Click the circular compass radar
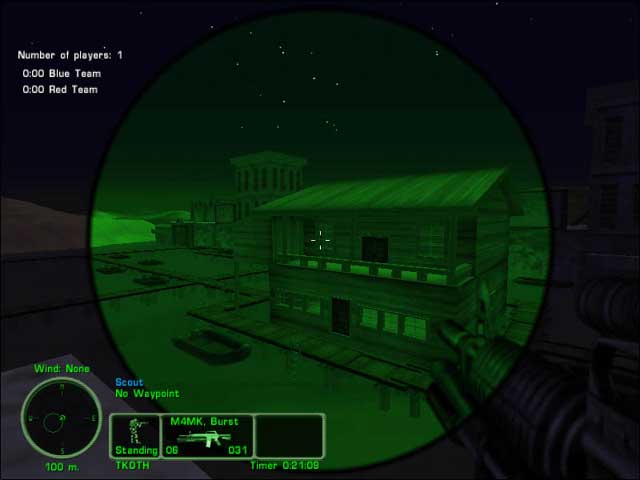The image size is (640, 480). 60,416
